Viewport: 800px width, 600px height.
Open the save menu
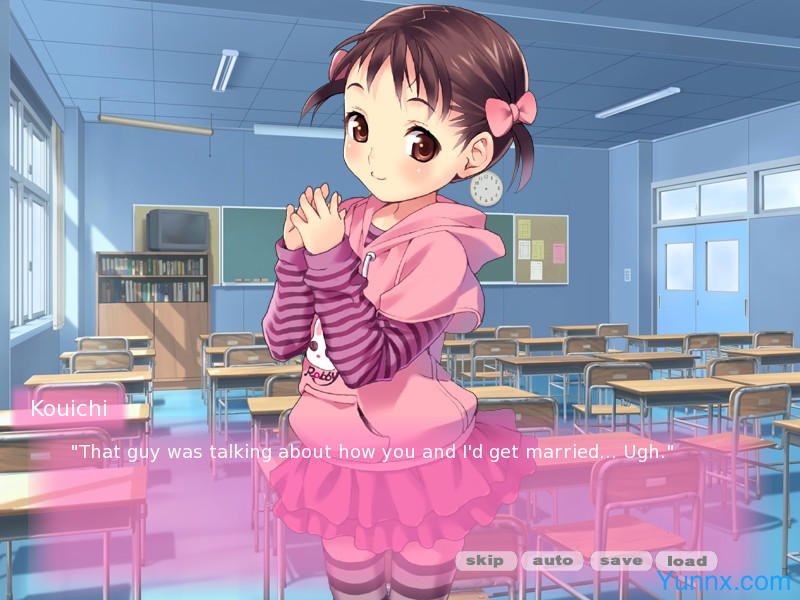pyautogui.click(x=620, y=561)
